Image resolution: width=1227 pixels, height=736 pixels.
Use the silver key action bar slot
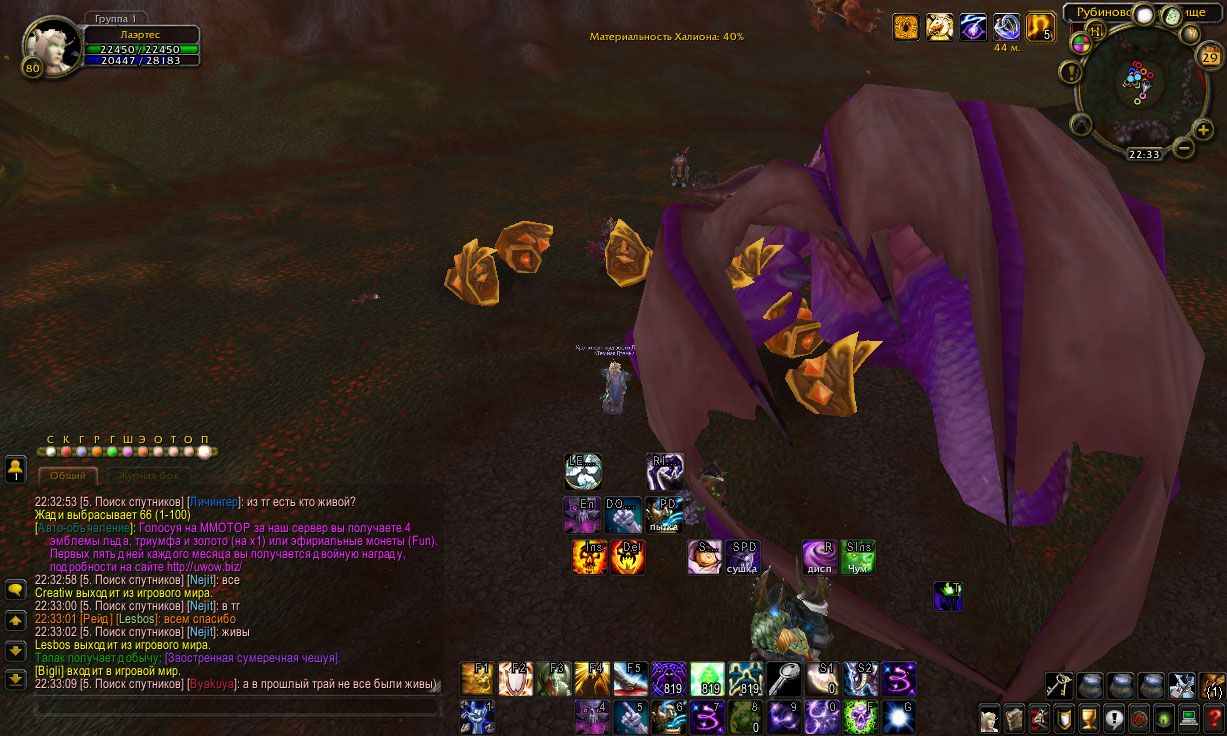coord(785,679)
